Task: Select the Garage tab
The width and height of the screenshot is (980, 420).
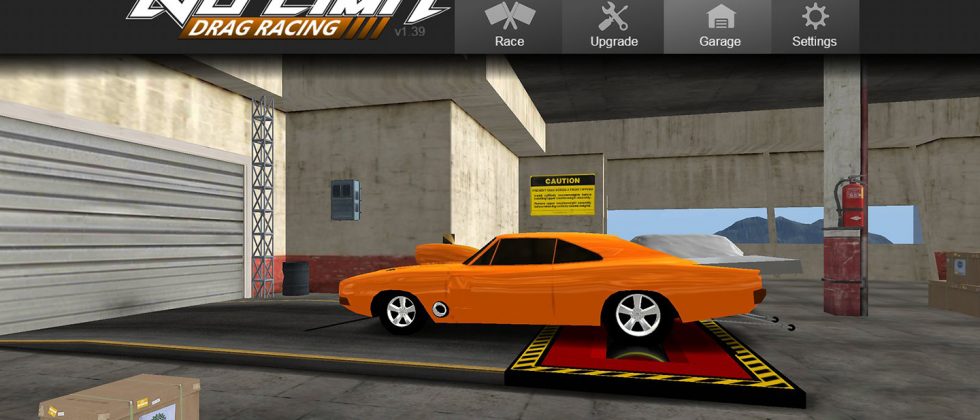Action: point(720,26)
